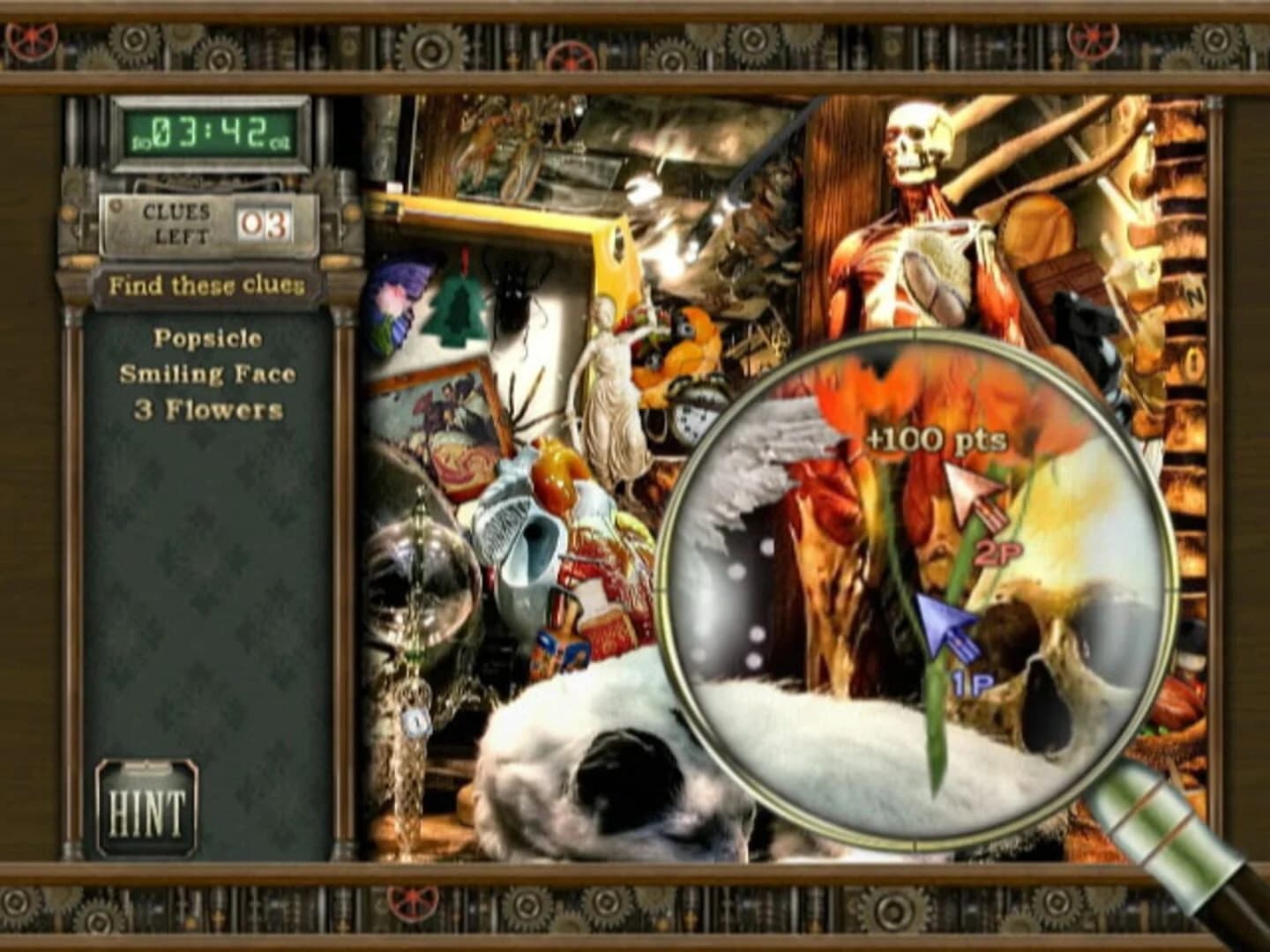
Task: Click the Find these clues banner
Action: point(208,284)
